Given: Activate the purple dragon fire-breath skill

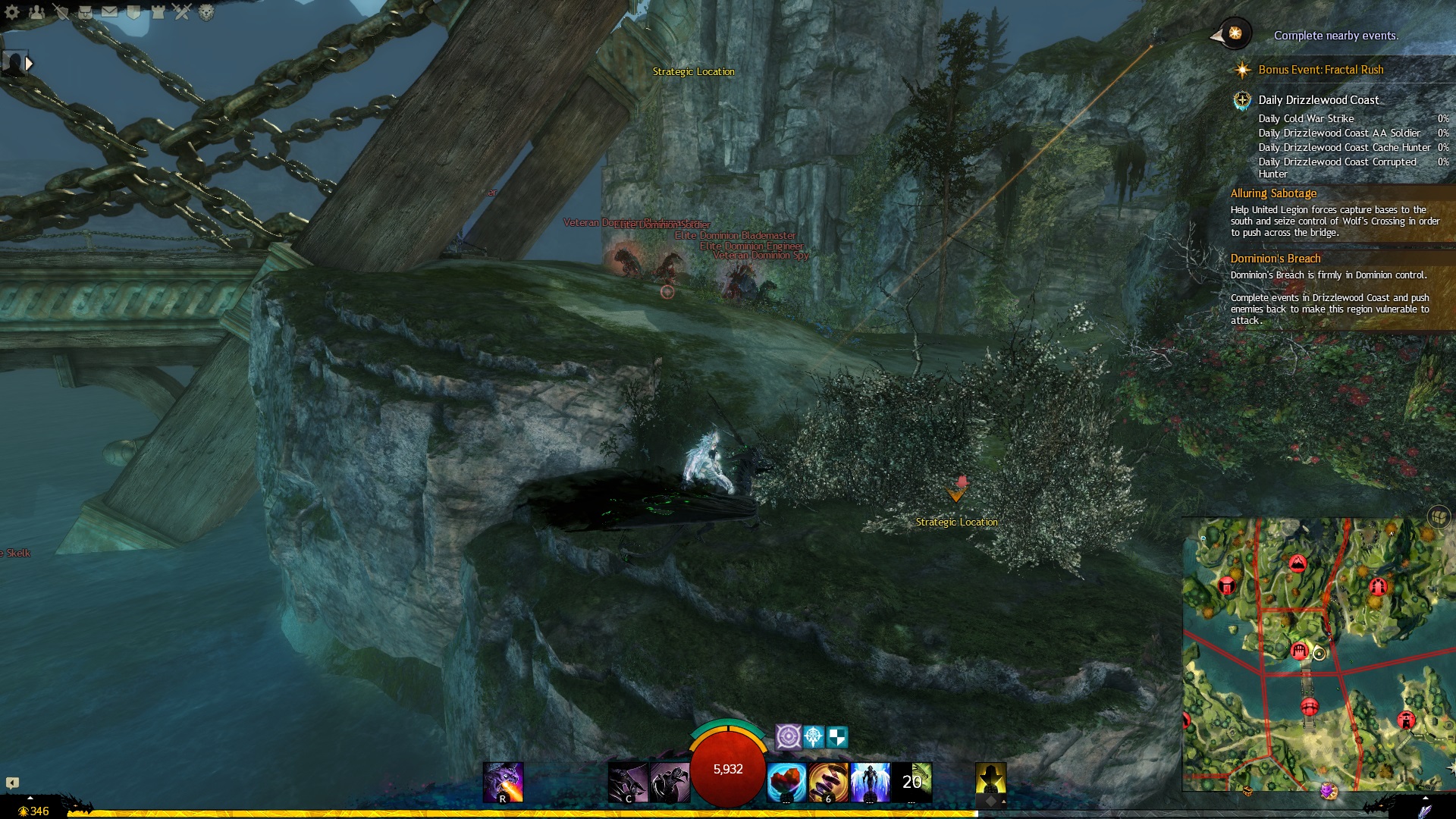Looking at the screenshot, I should [x=503, y=782].
